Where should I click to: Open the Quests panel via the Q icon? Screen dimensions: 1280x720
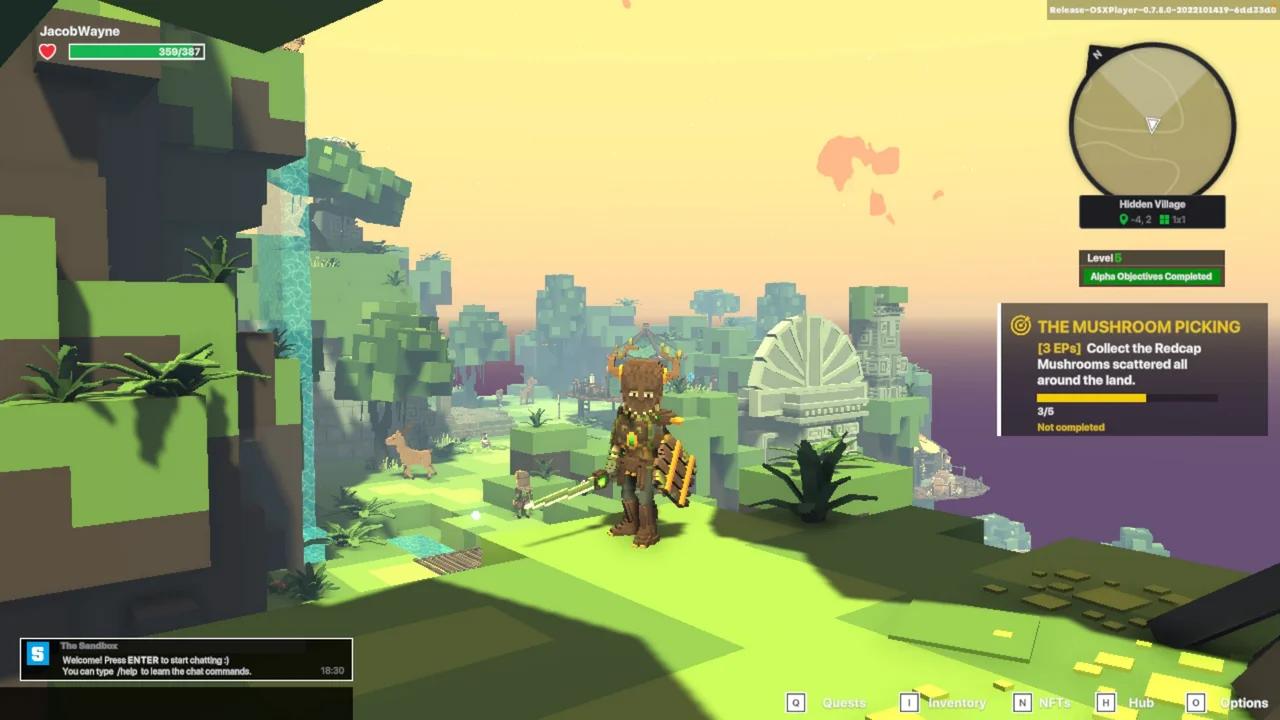[x=796, y=702]
